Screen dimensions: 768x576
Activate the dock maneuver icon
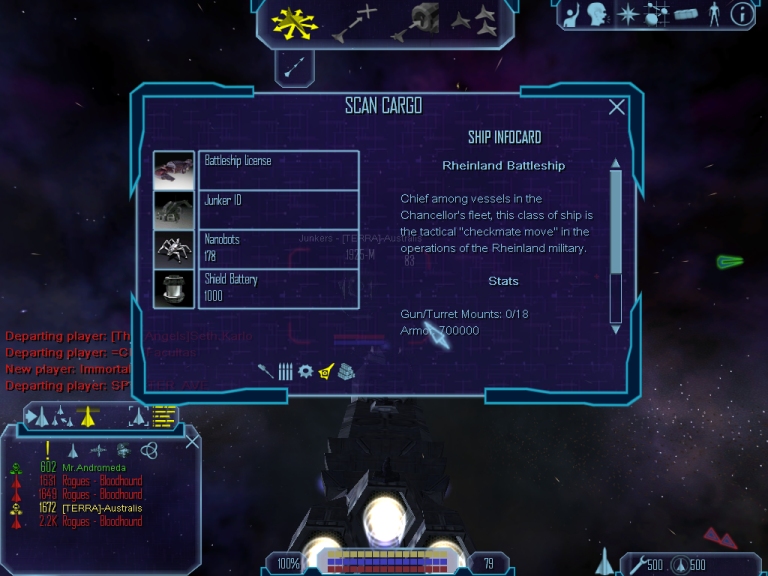click(416, 22)
